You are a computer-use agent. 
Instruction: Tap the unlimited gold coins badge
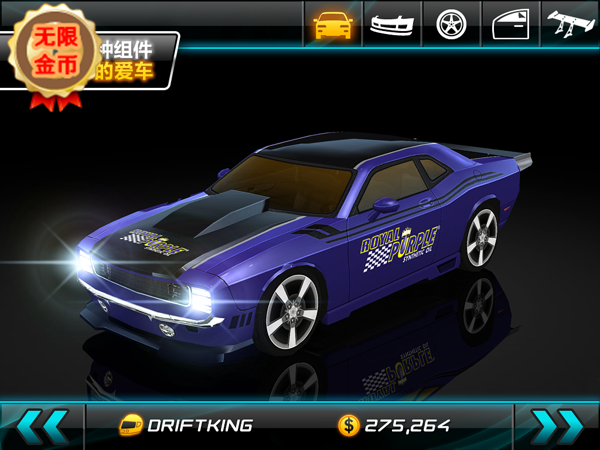click(57, 52)
